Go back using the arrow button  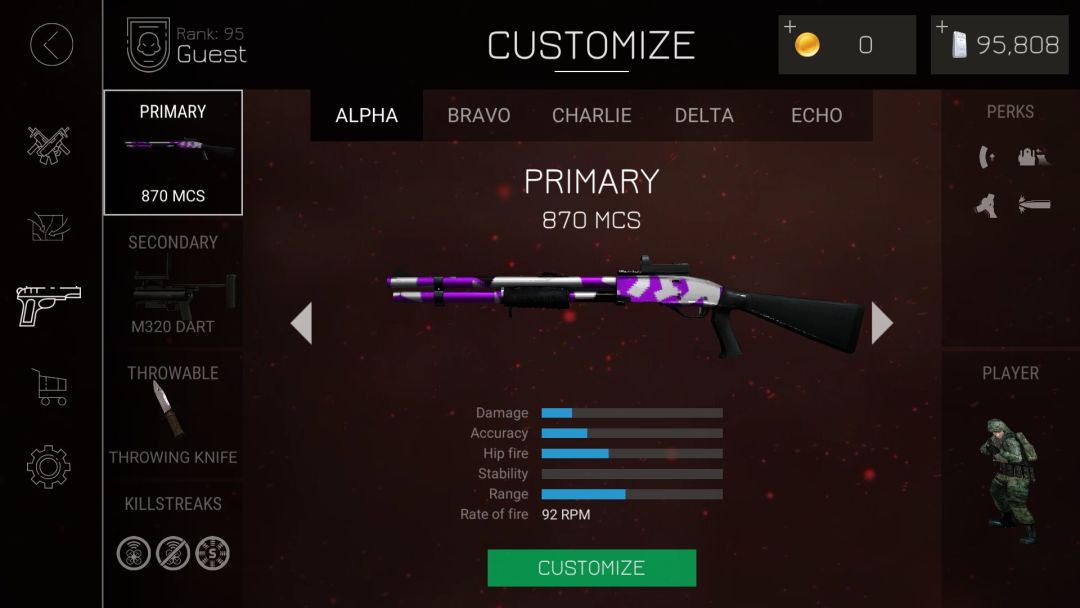click(51, 45)
